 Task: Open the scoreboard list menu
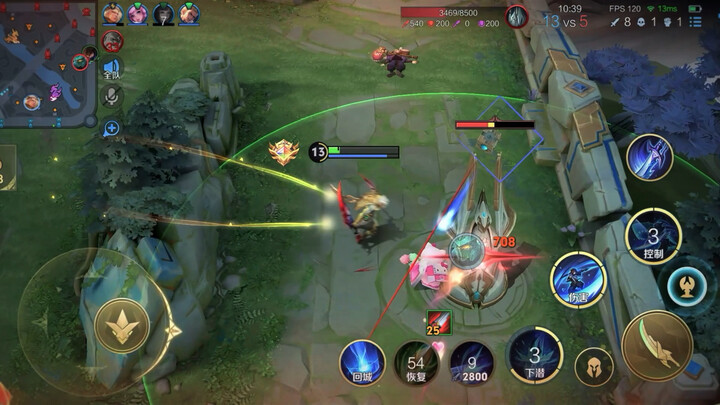coord(695,21)
